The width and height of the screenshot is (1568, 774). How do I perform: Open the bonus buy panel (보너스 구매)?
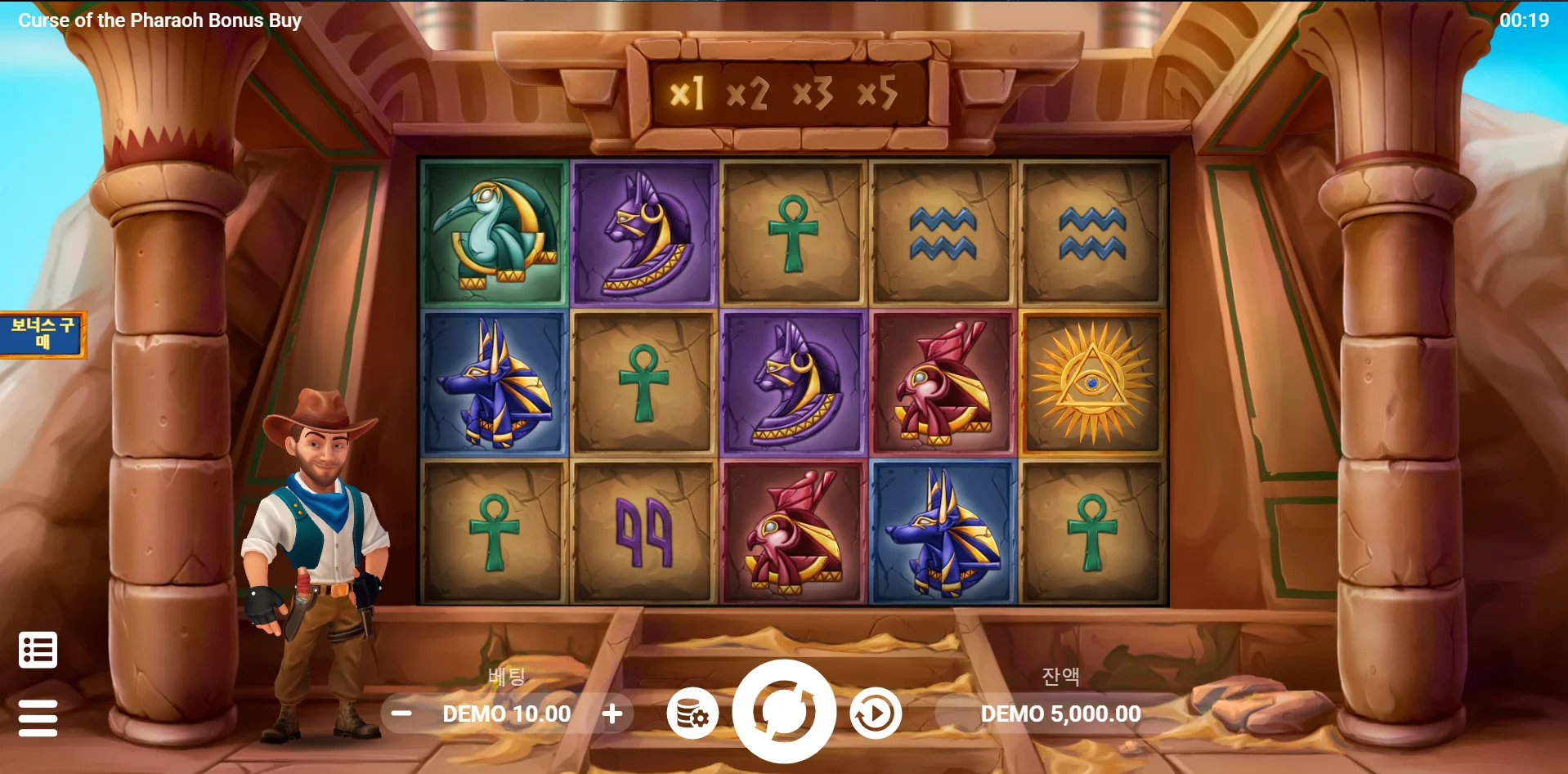(43, 334)
